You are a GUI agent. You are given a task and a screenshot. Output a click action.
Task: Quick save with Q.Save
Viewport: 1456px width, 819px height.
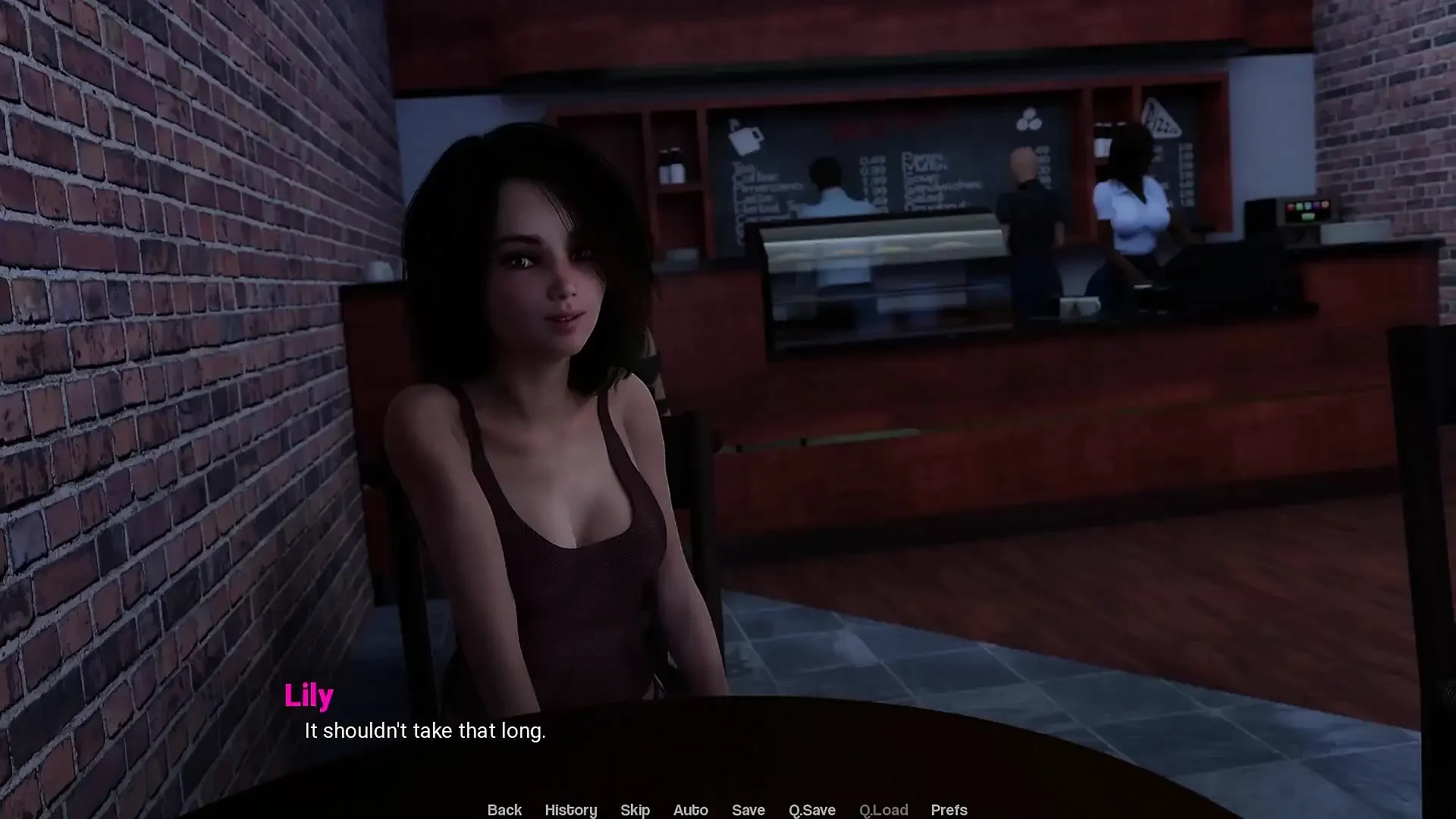(x=811, y=810)
